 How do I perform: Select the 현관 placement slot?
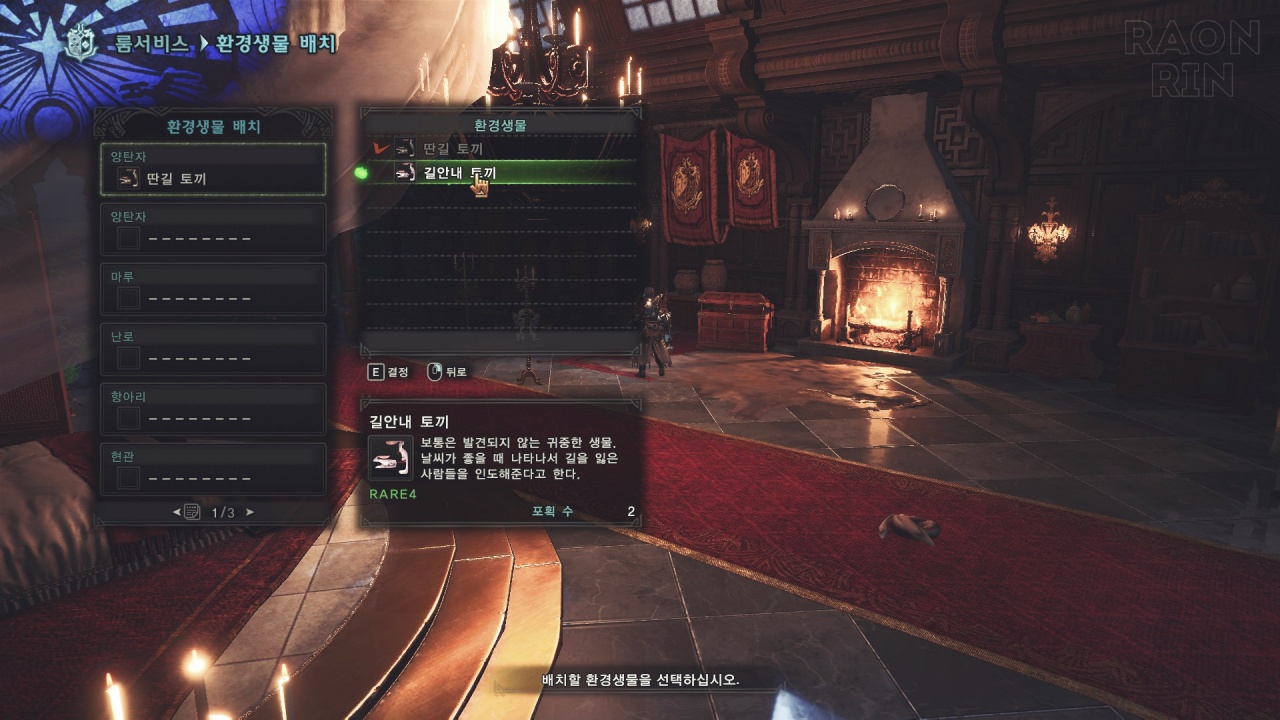point(213,469)
